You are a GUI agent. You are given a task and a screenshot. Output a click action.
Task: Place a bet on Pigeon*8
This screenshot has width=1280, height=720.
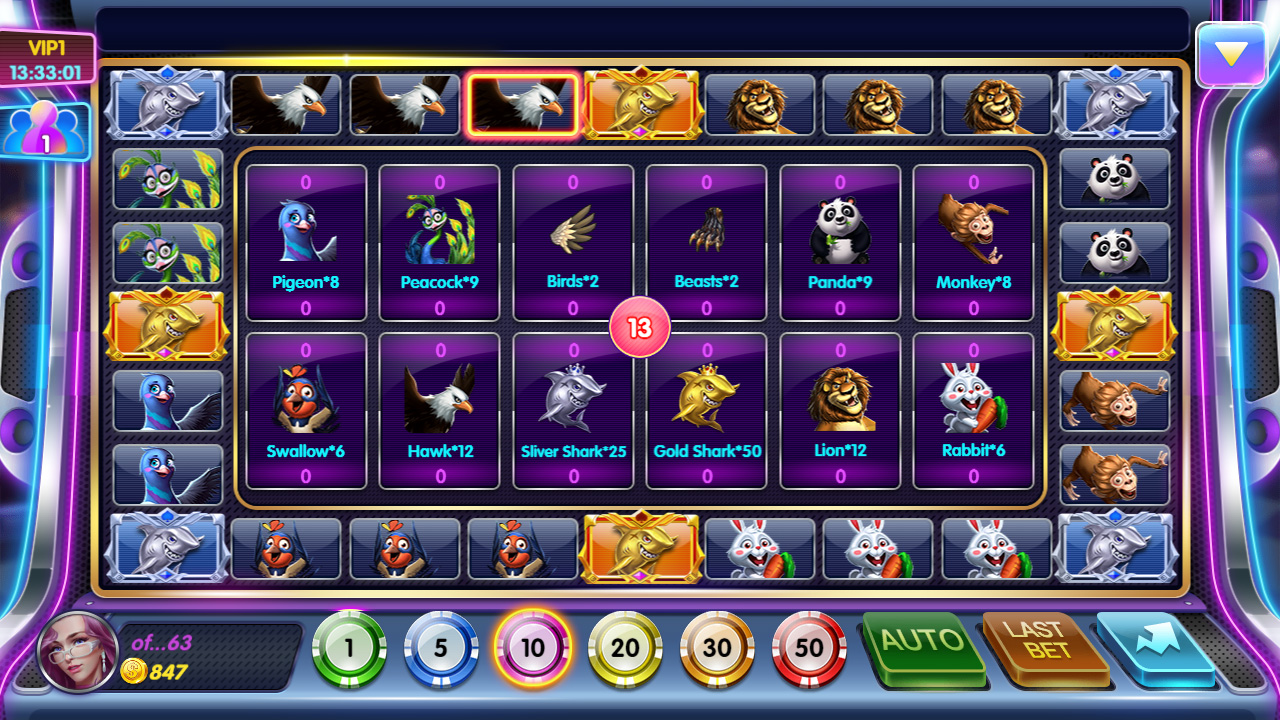pyautogui.click(x=306, y=242)
